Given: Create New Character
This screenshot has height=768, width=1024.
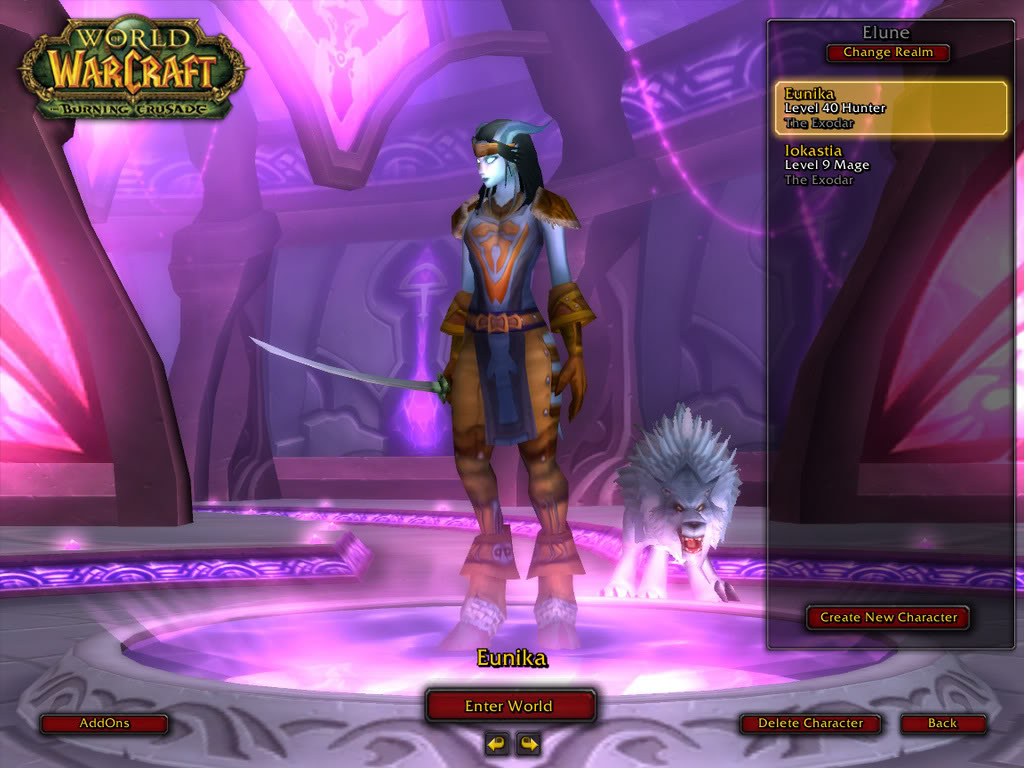Looking at the screenshot, I should point(888,617).
